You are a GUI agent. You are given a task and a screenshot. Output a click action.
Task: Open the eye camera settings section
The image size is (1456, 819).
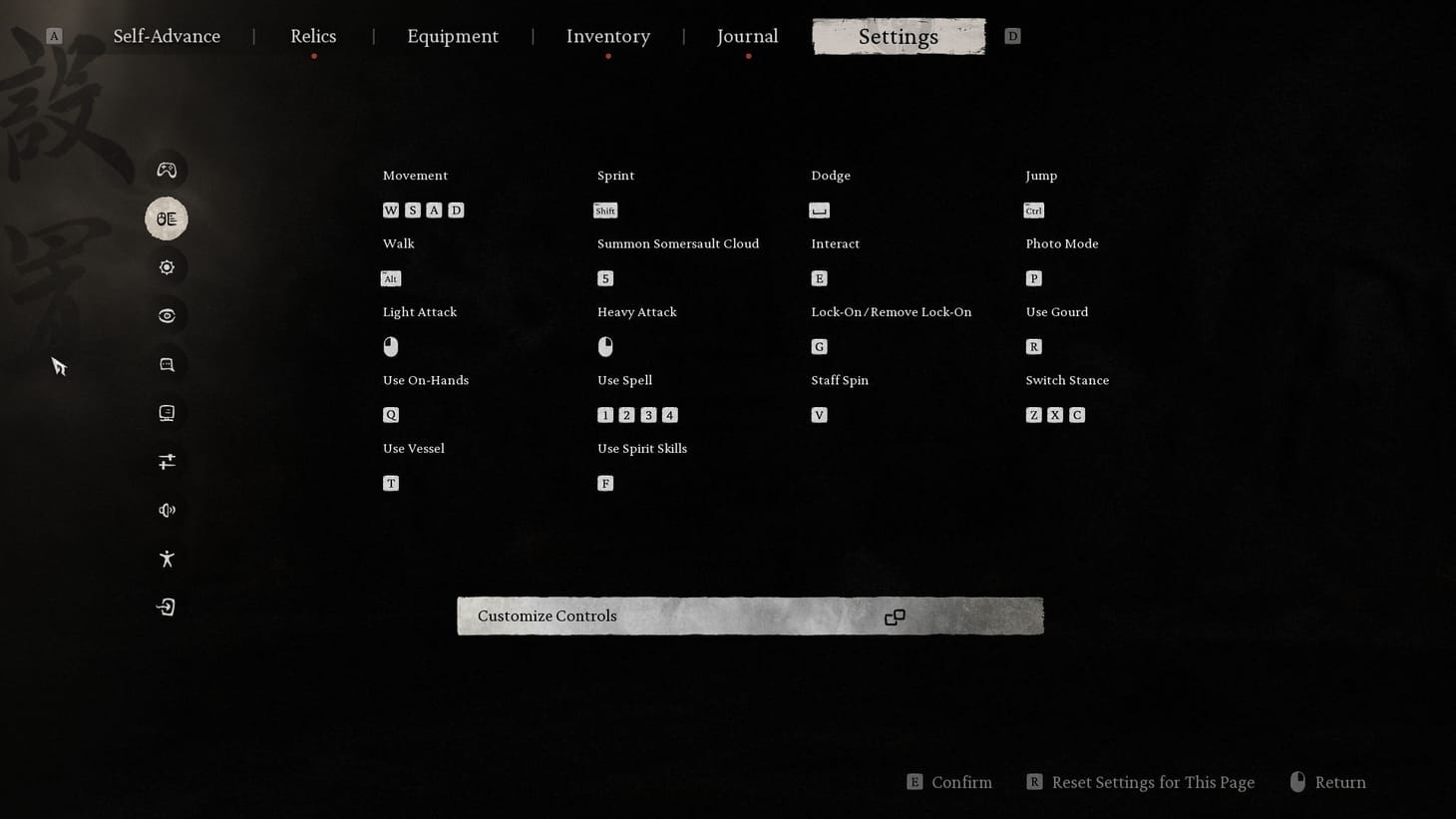(x=166, y=315)
